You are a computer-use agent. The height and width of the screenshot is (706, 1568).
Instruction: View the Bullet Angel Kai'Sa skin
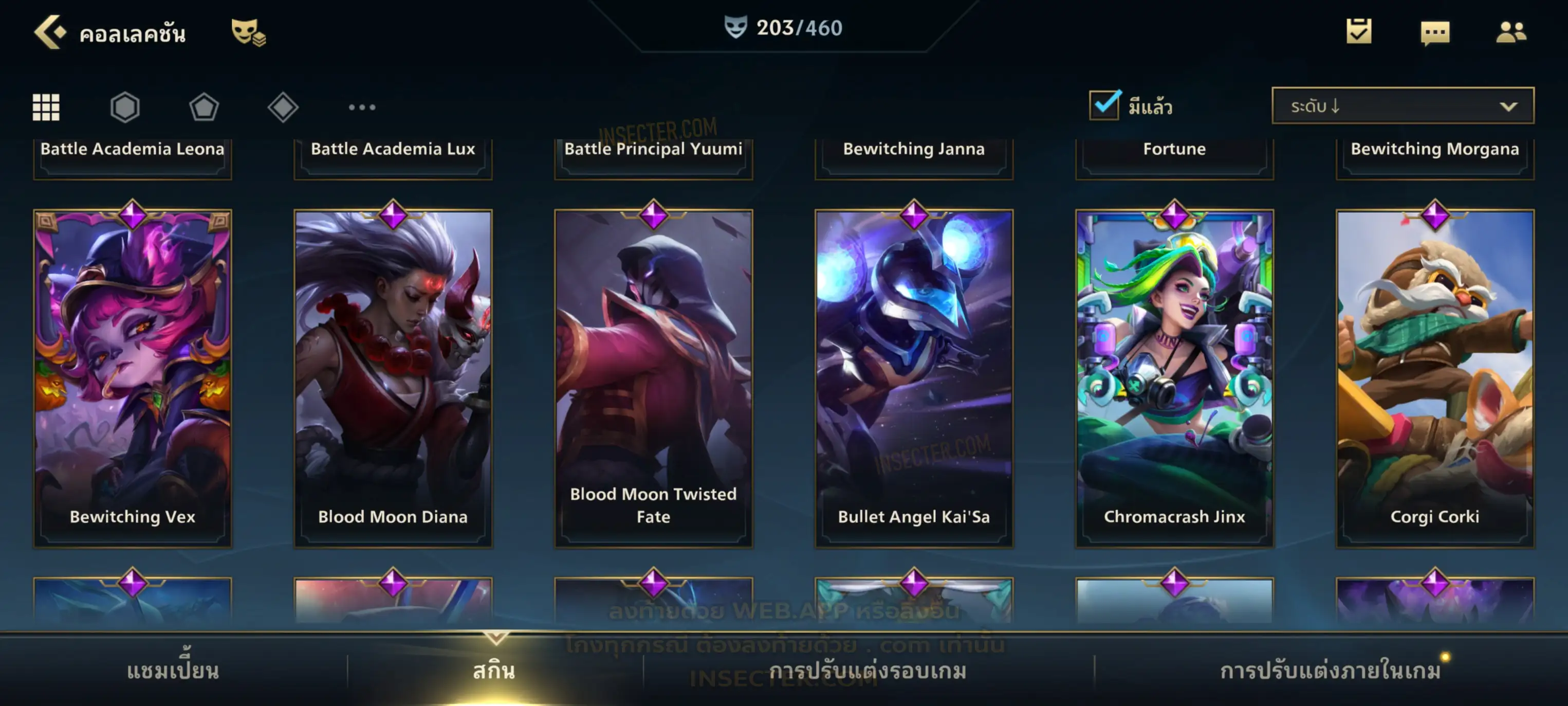914,377
